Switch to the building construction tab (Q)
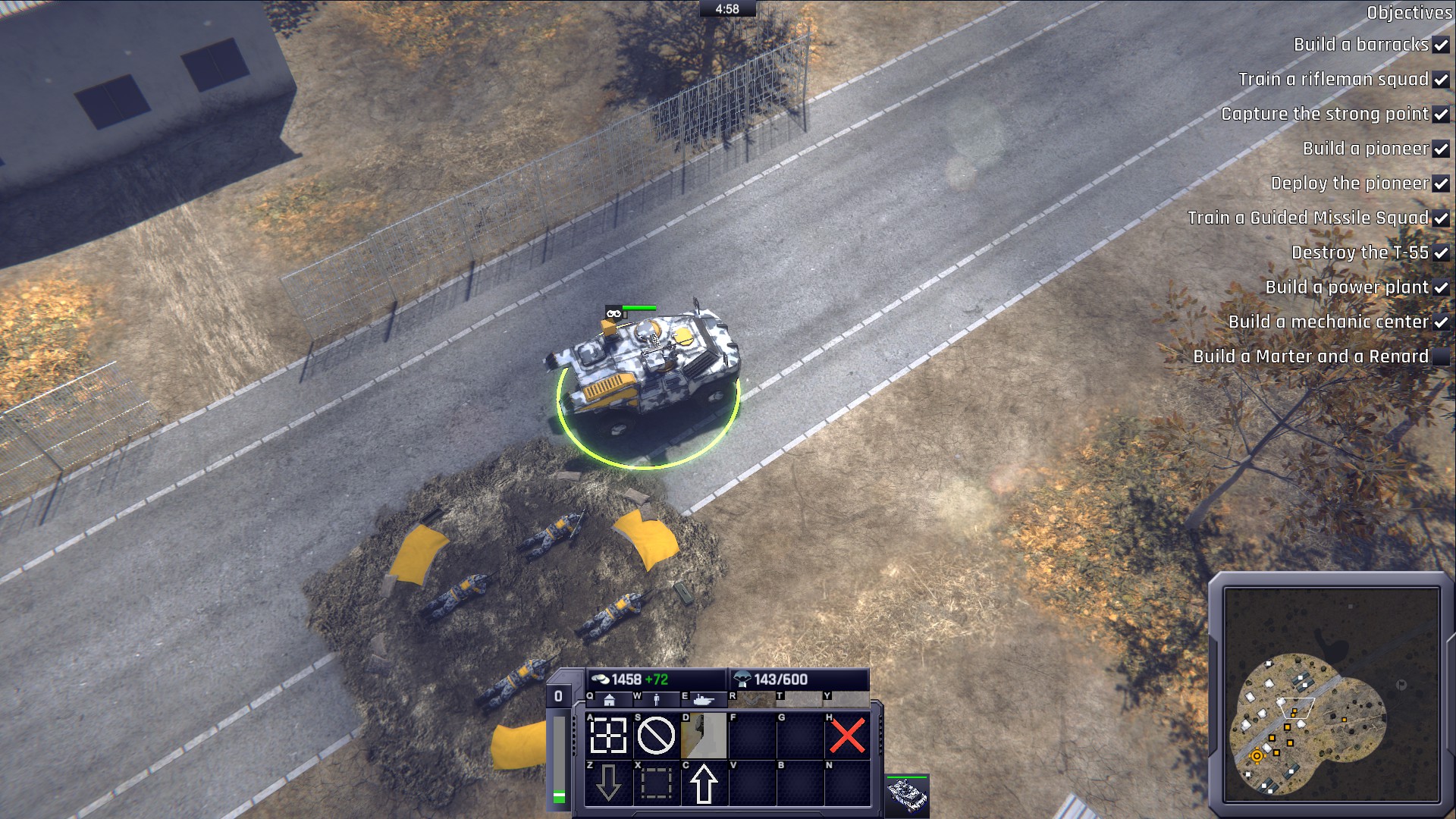 [610, 700]
